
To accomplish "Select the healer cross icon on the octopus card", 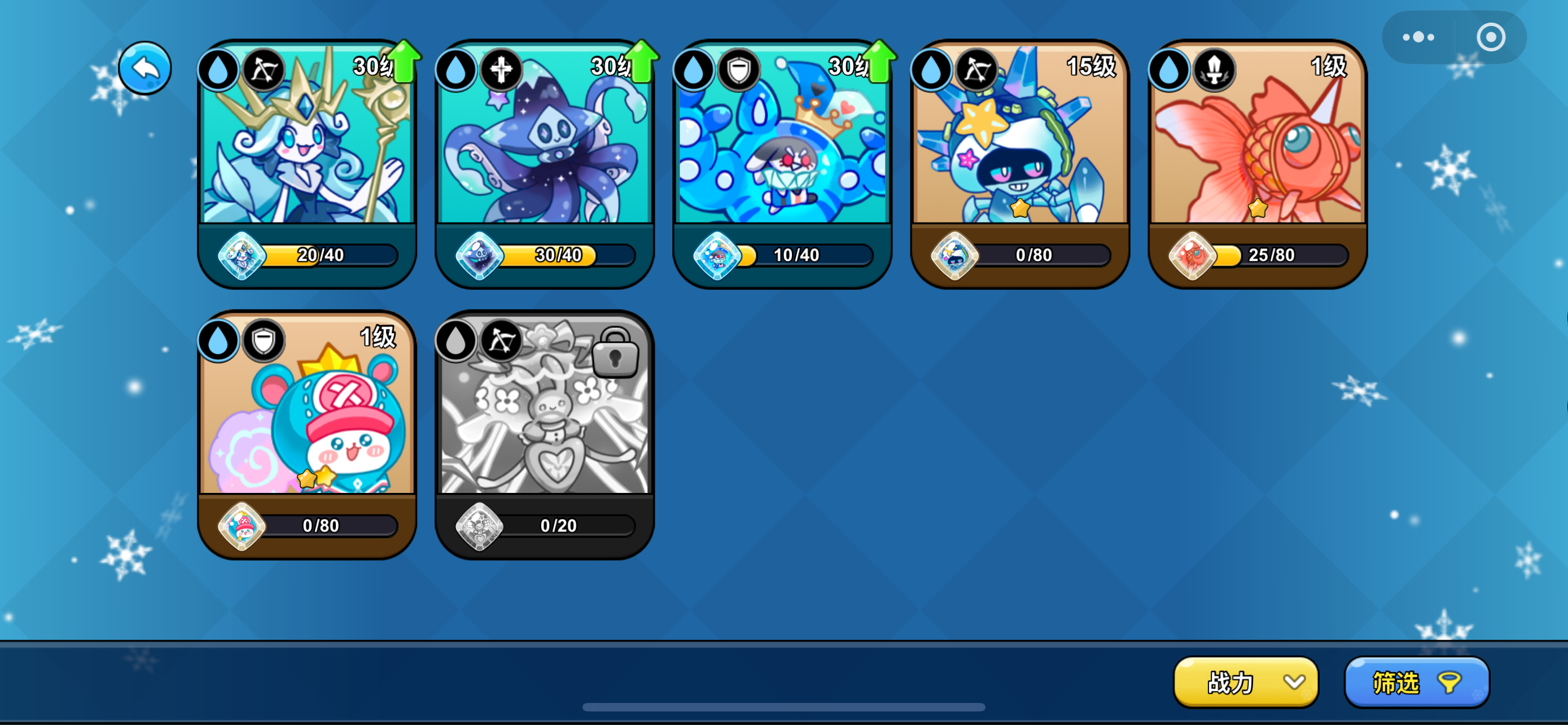I will [501, 69].
